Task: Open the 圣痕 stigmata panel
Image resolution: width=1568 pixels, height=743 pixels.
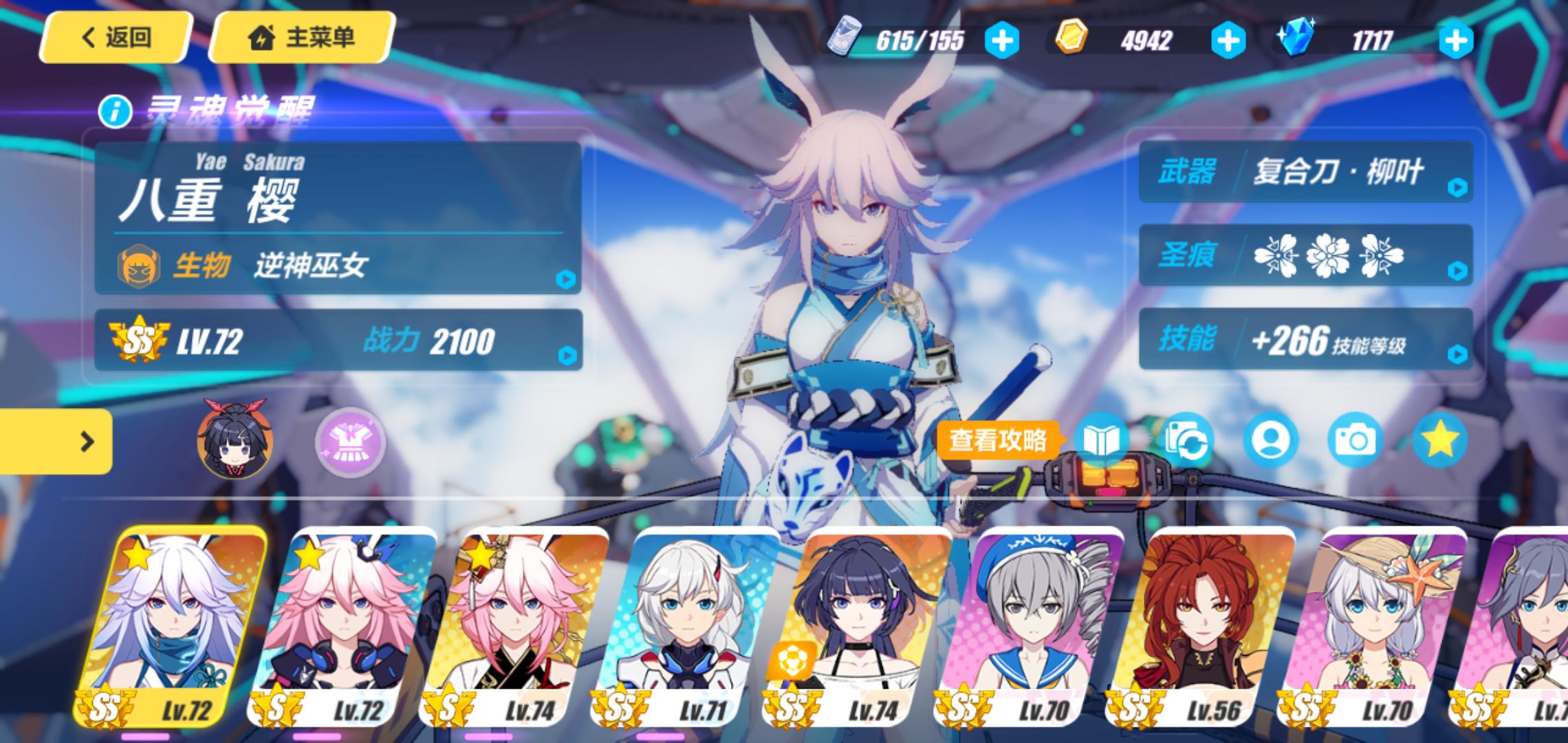Action: (1305, 256)
